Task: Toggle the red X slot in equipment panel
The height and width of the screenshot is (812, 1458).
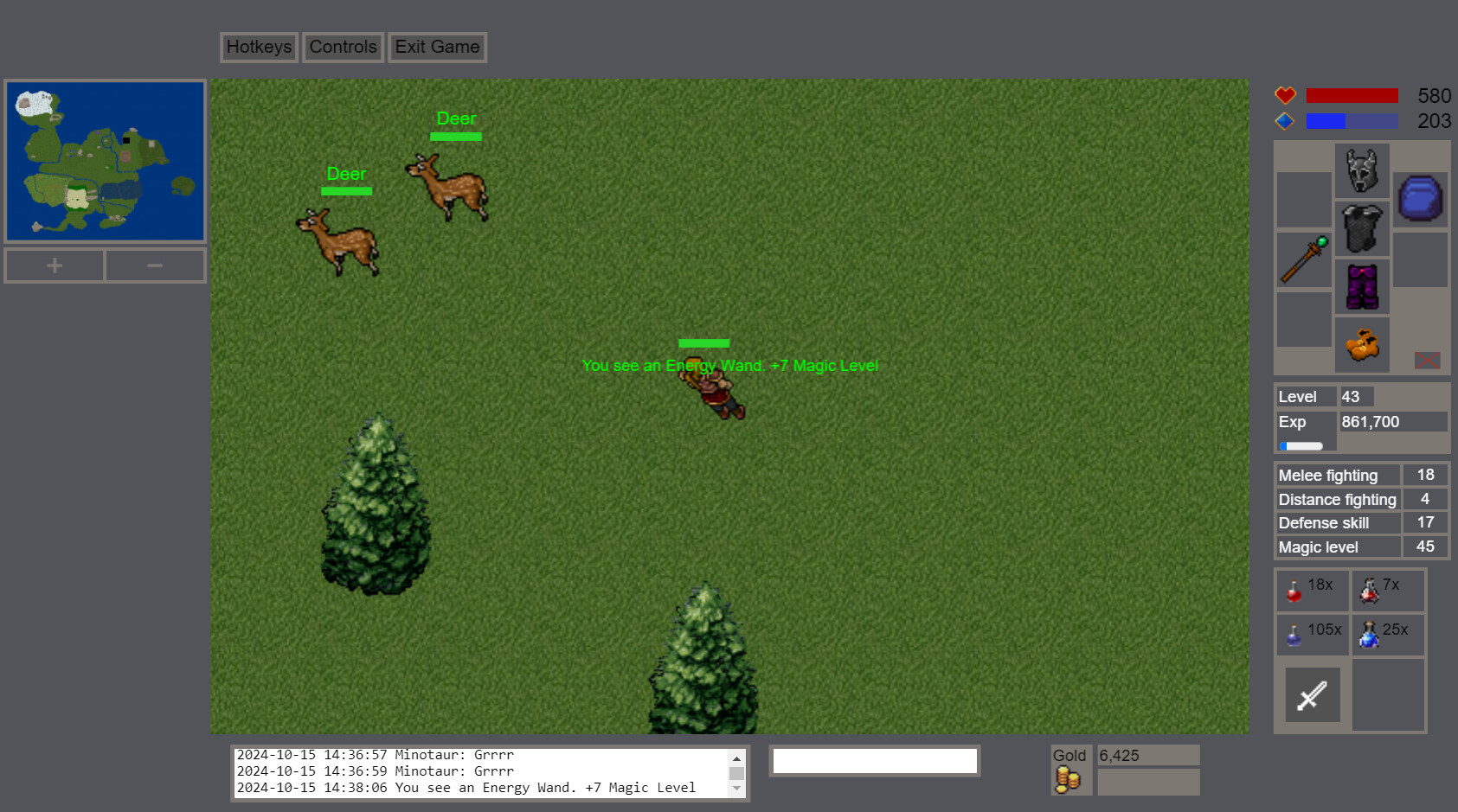Action: pos(1428,361)
